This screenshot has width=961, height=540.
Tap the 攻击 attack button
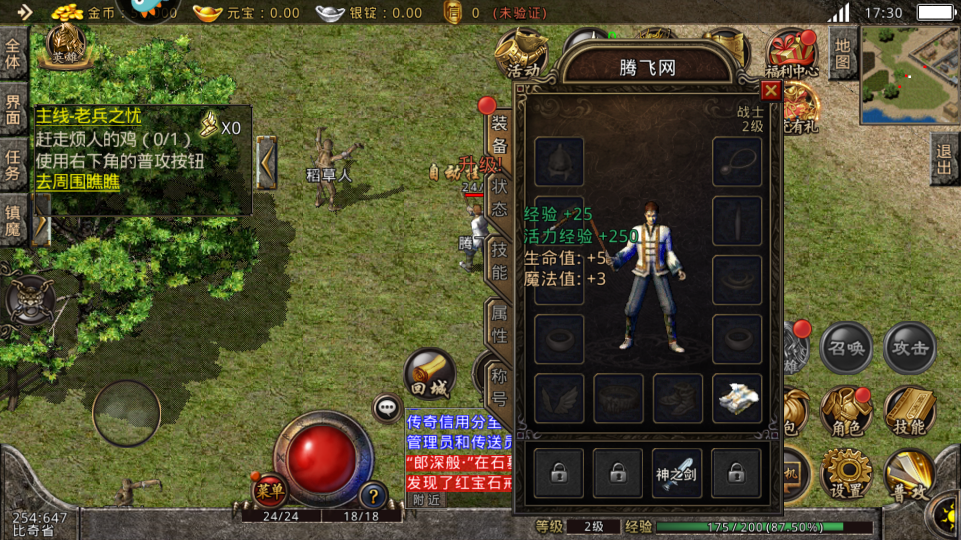click(x=910, y=348)
